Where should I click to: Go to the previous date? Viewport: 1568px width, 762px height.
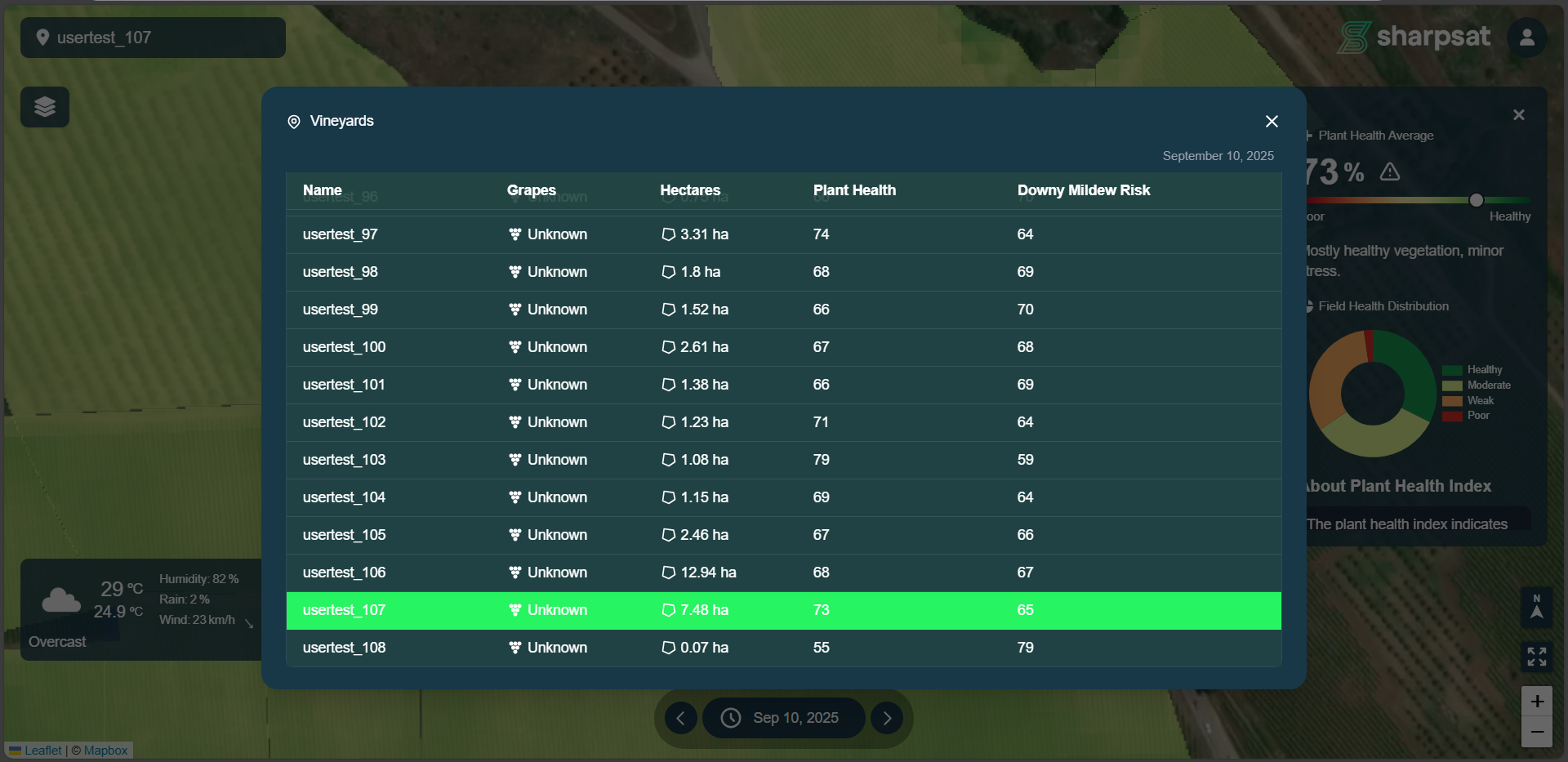click(680, 718)
